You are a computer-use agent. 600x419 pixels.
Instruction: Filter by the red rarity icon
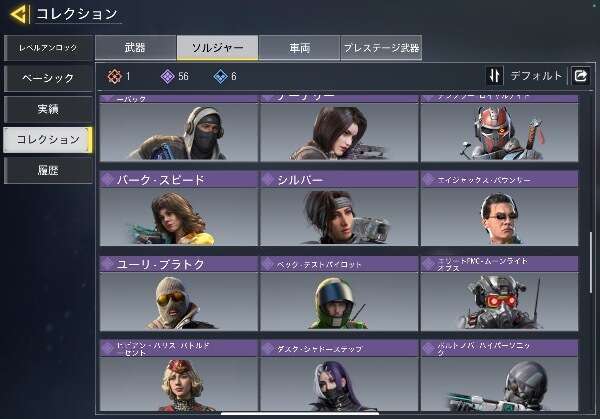click(115, 76)
